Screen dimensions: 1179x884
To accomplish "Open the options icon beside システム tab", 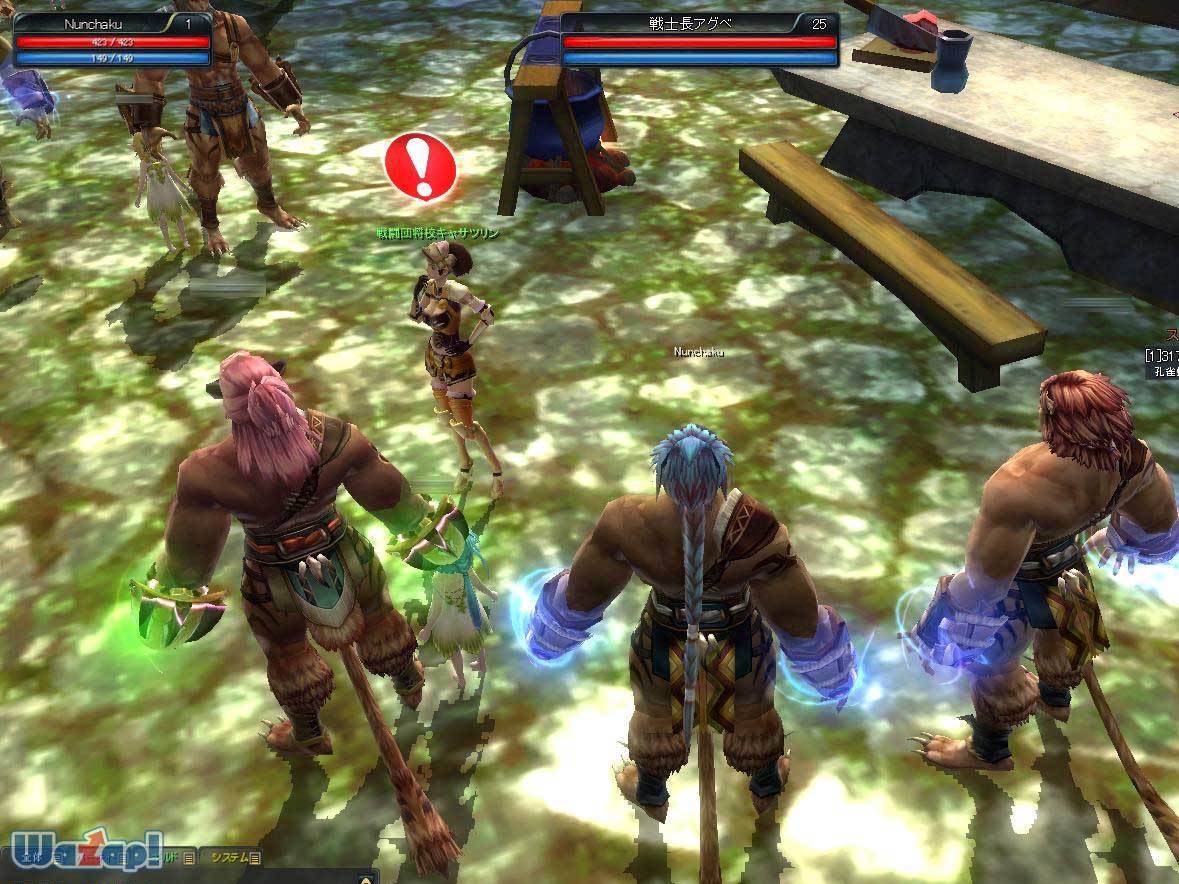I will [255, 857].
